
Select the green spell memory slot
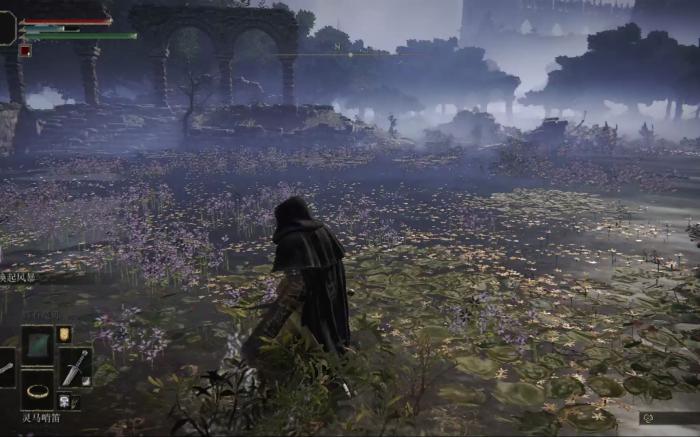click(38, 344)
